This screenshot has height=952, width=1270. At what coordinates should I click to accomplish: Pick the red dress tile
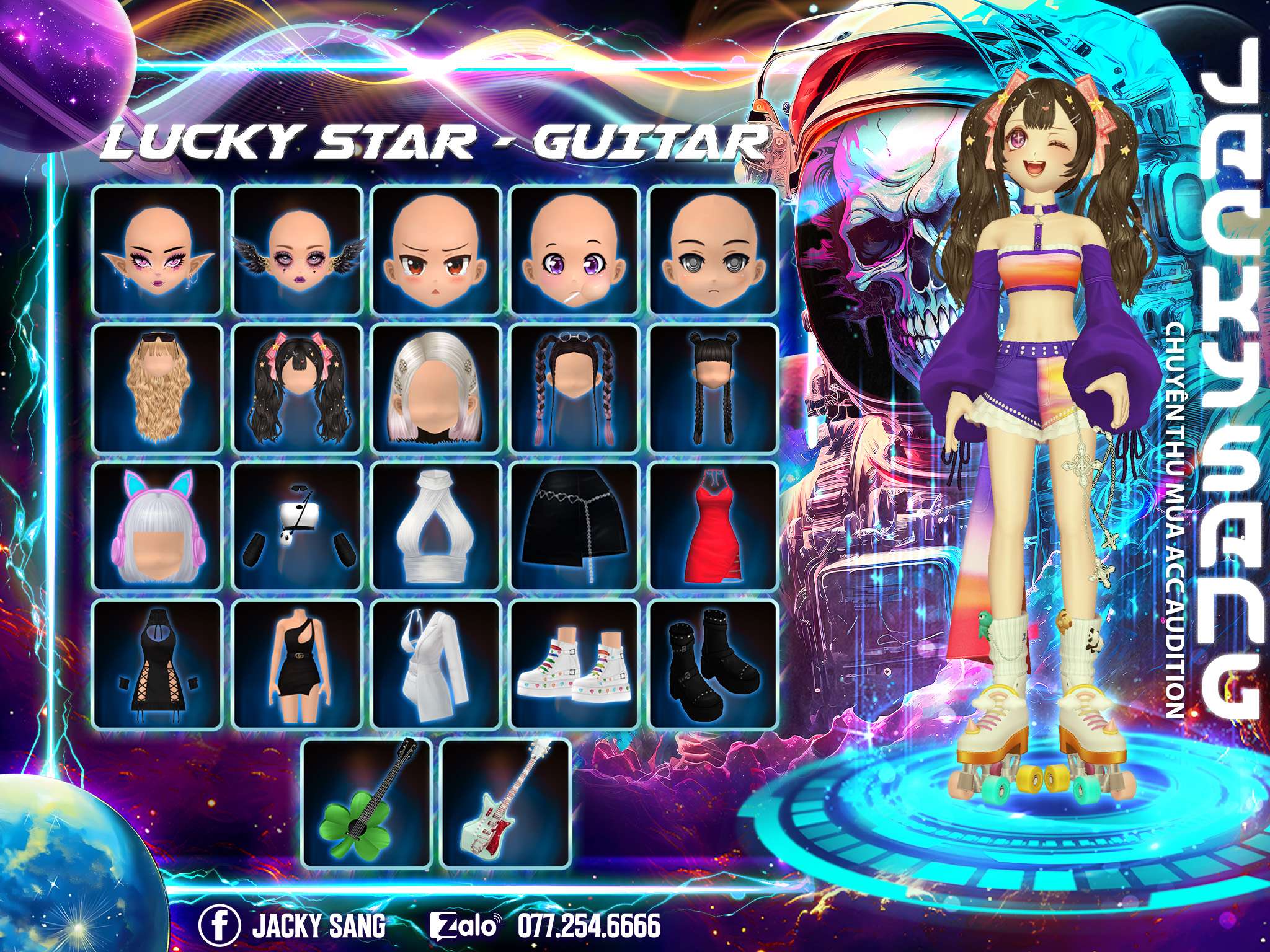713,527
